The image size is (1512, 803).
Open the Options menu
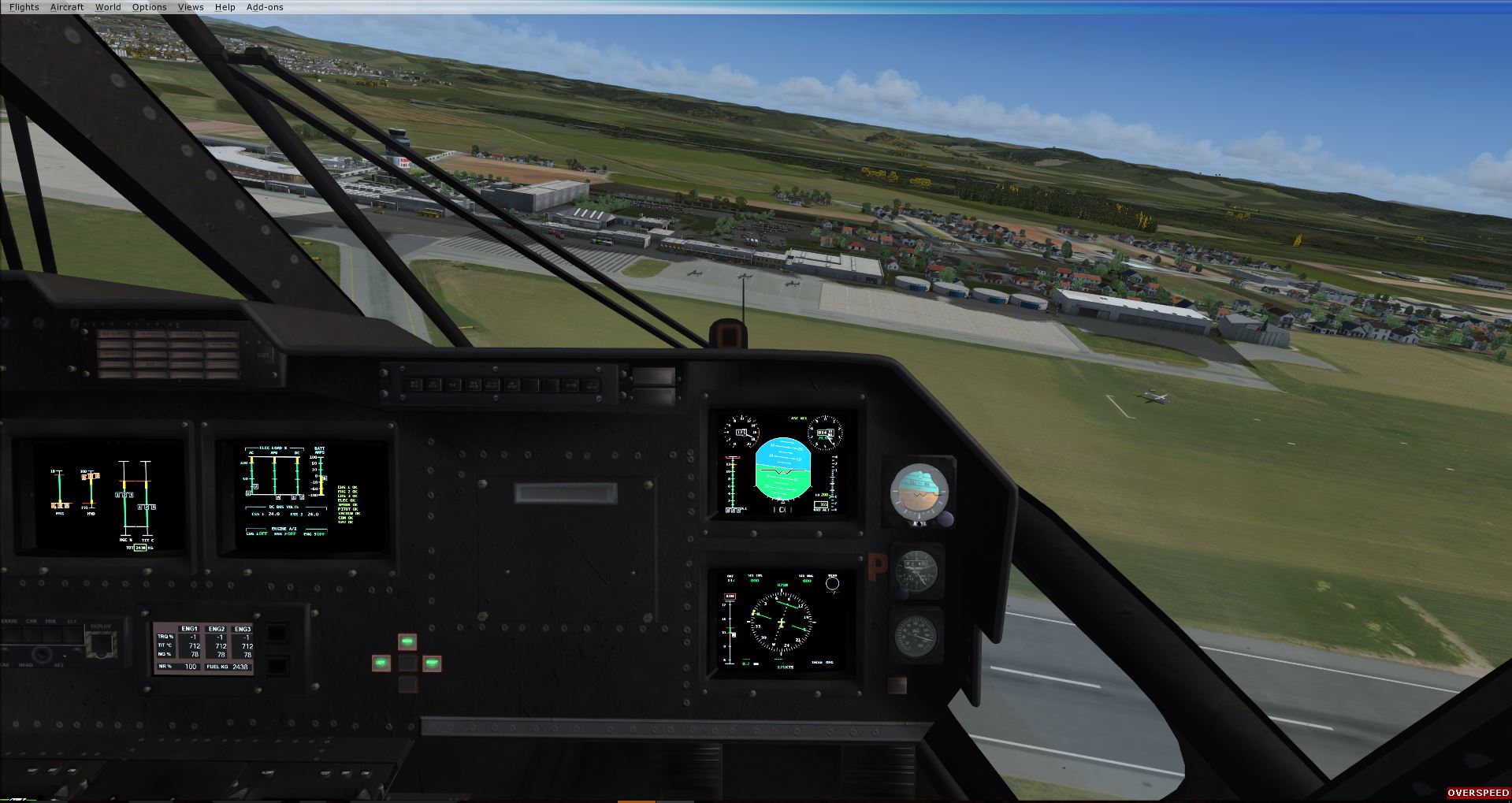coord(149,7)
